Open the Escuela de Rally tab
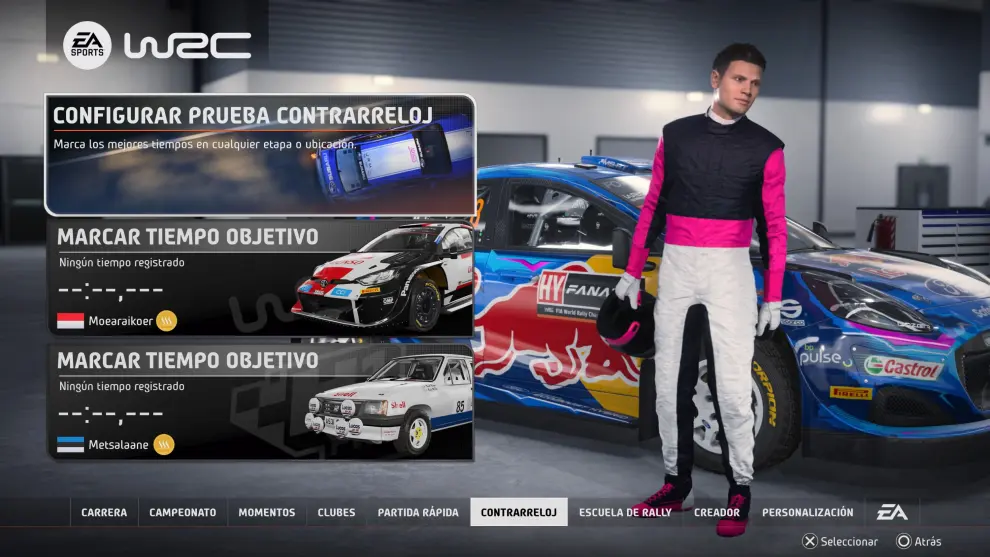Image resolution: width=990 pixels, height=557 pixels. (x=625, y=512)
